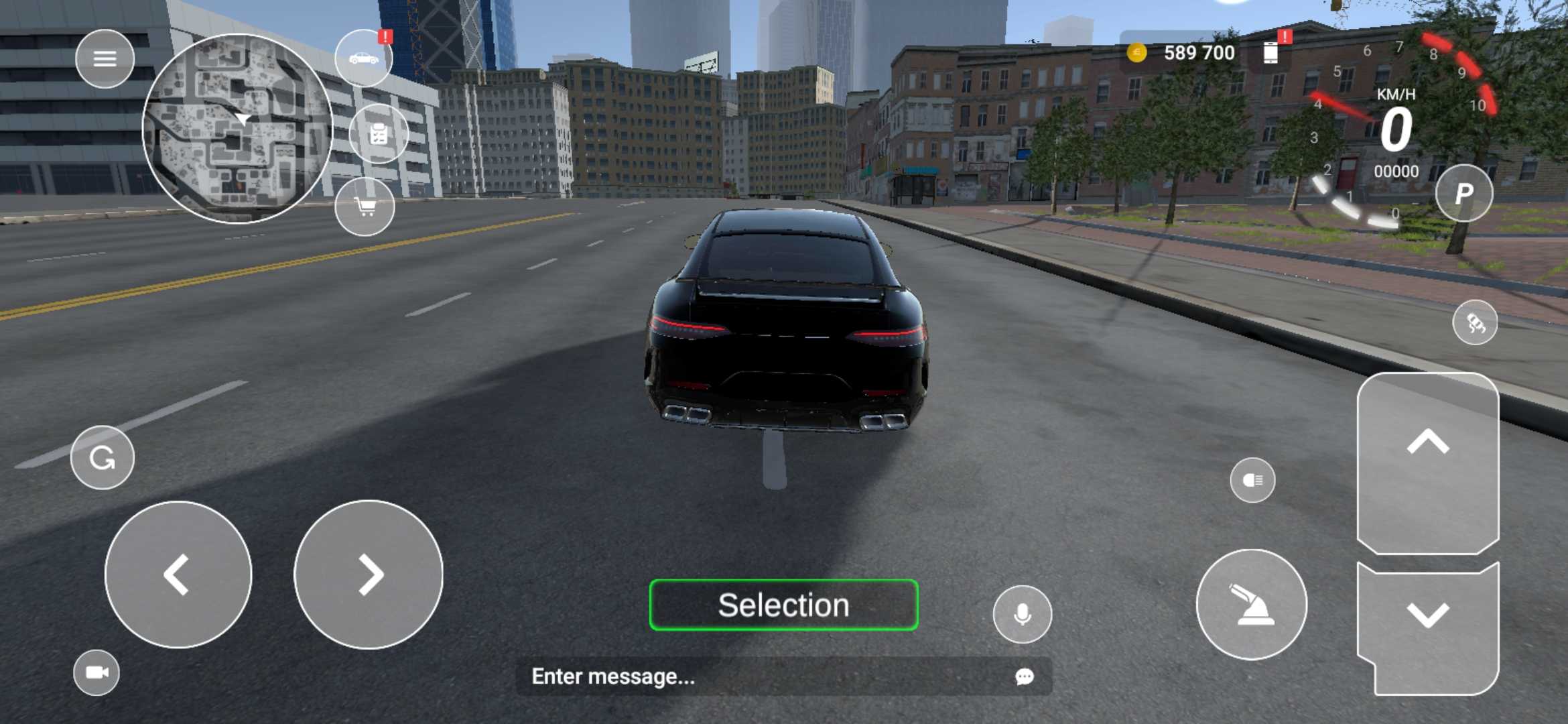Accelerate with the up arrow pedal

tap(1428, 463)
